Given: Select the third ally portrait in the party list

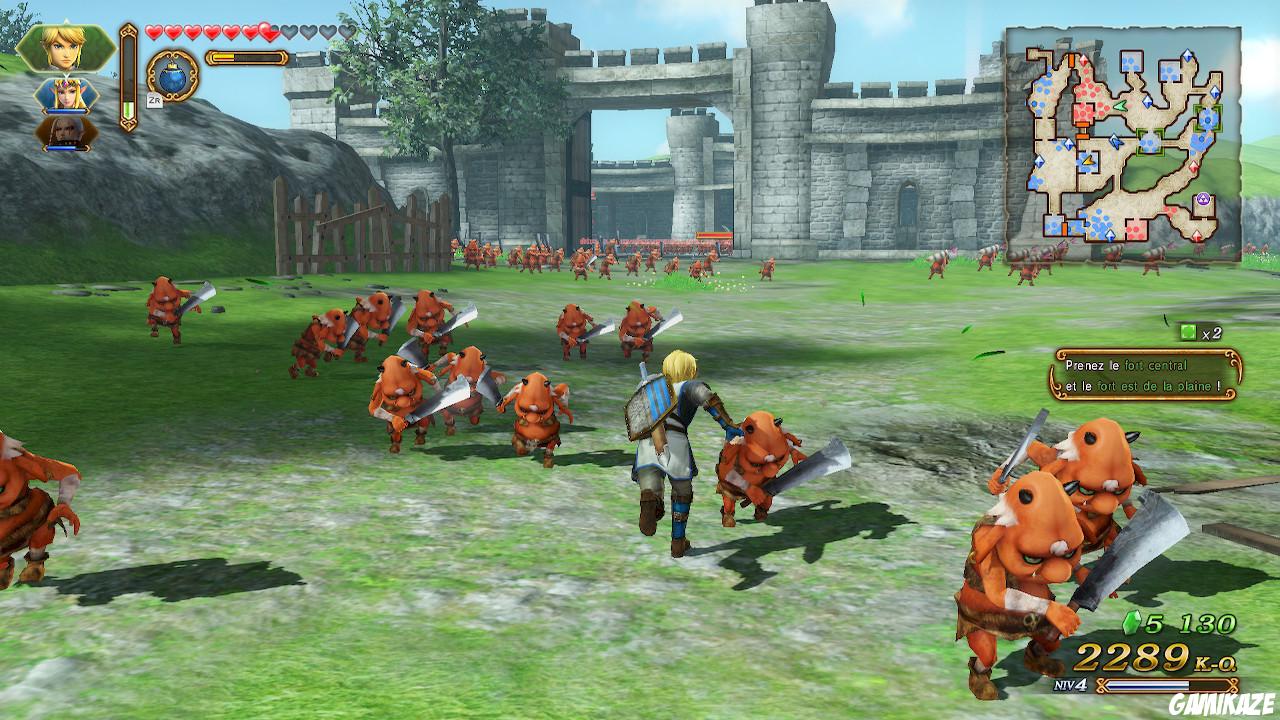Looking at the screenshot, I should (x=65, y=133).
